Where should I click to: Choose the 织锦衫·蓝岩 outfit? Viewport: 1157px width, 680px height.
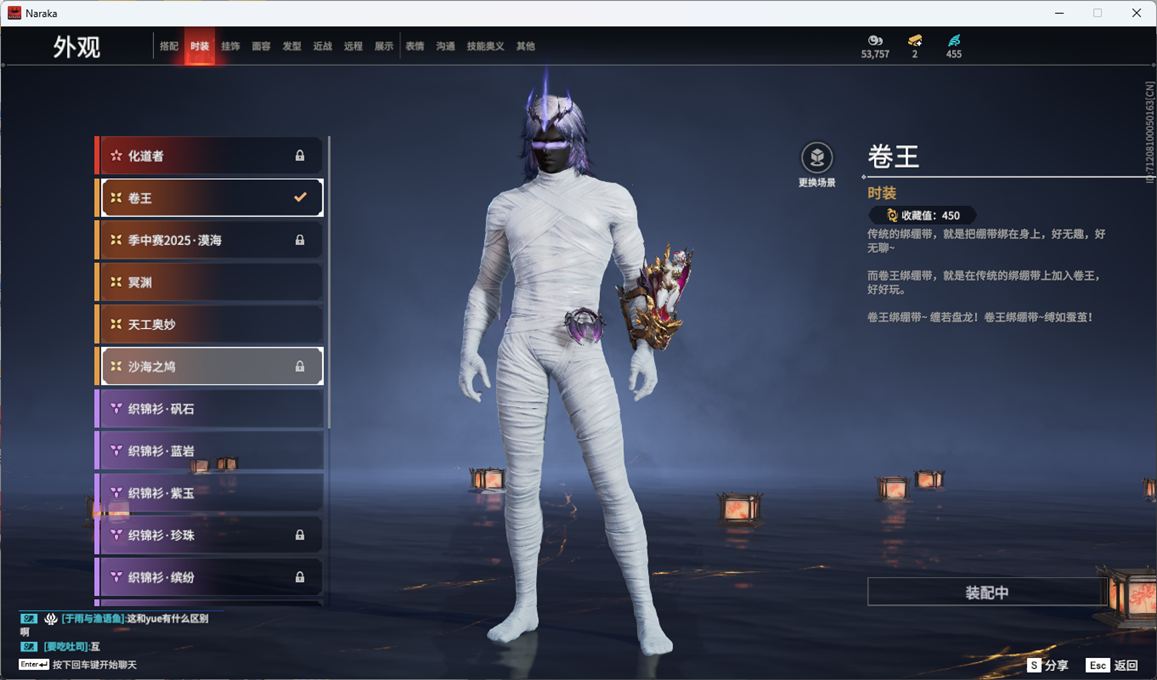click(x=210, y=451)
